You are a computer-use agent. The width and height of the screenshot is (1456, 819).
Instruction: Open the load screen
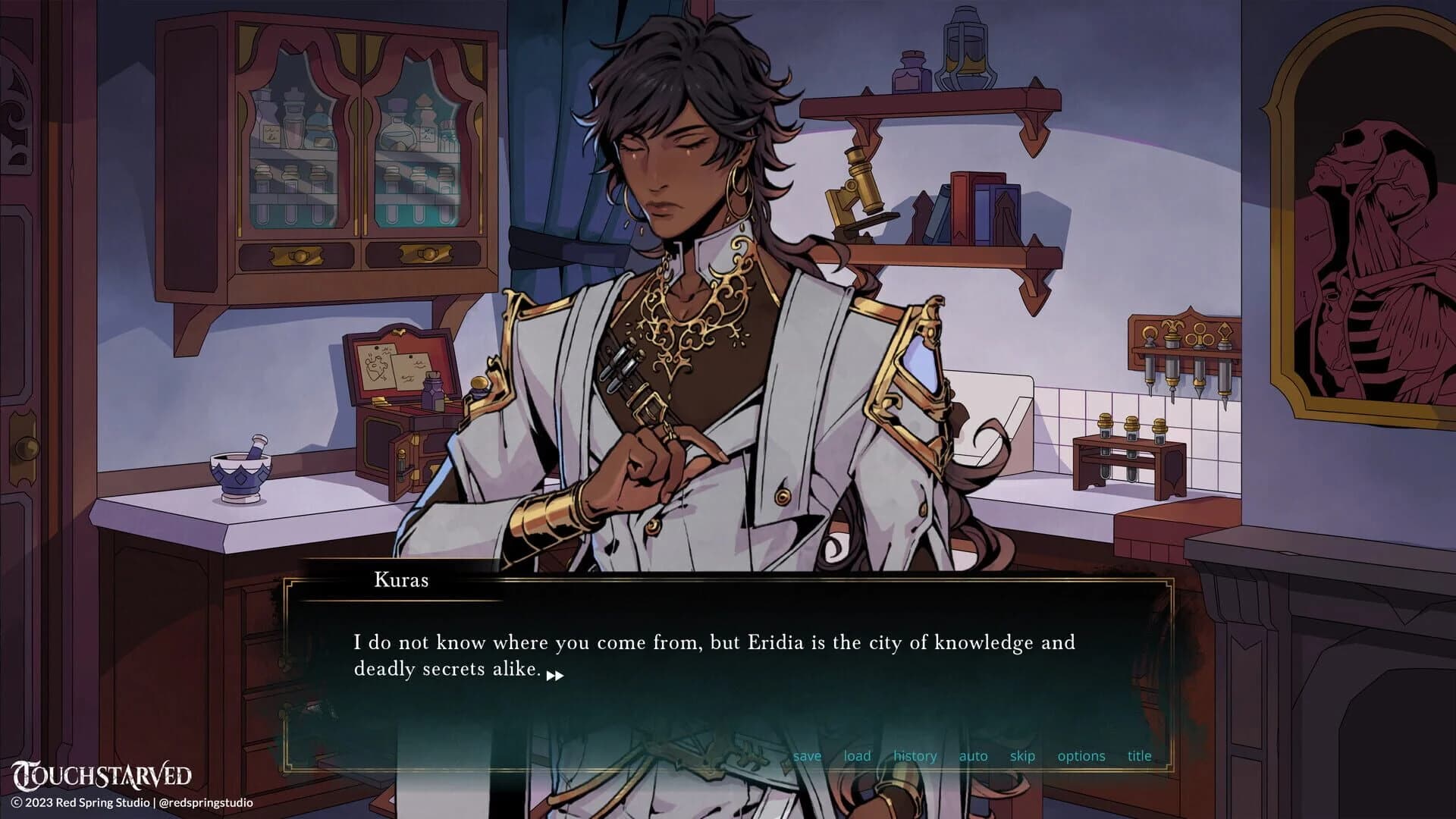coord(856,756)
